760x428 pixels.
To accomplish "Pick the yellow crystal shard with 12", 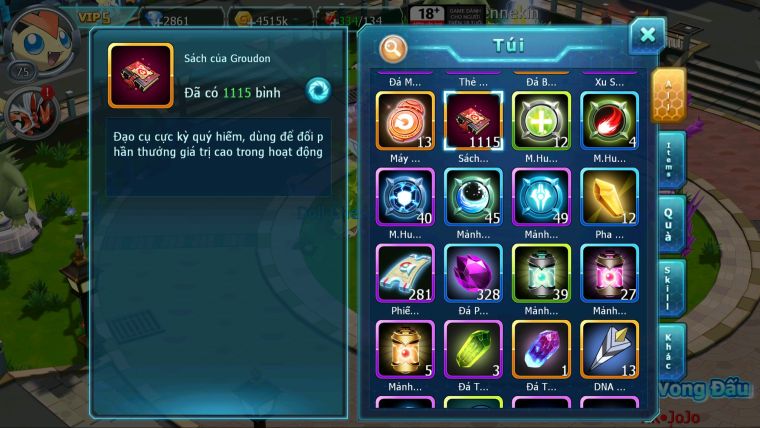I will click(609, 197).
